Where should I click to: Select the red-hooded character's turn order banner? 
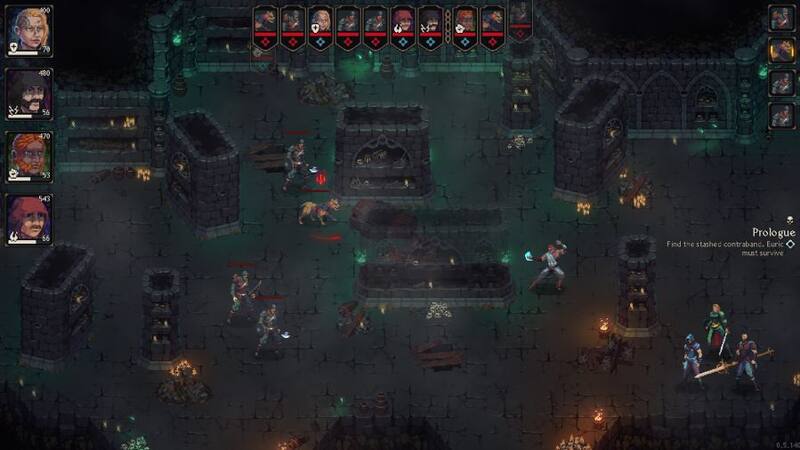403,22
